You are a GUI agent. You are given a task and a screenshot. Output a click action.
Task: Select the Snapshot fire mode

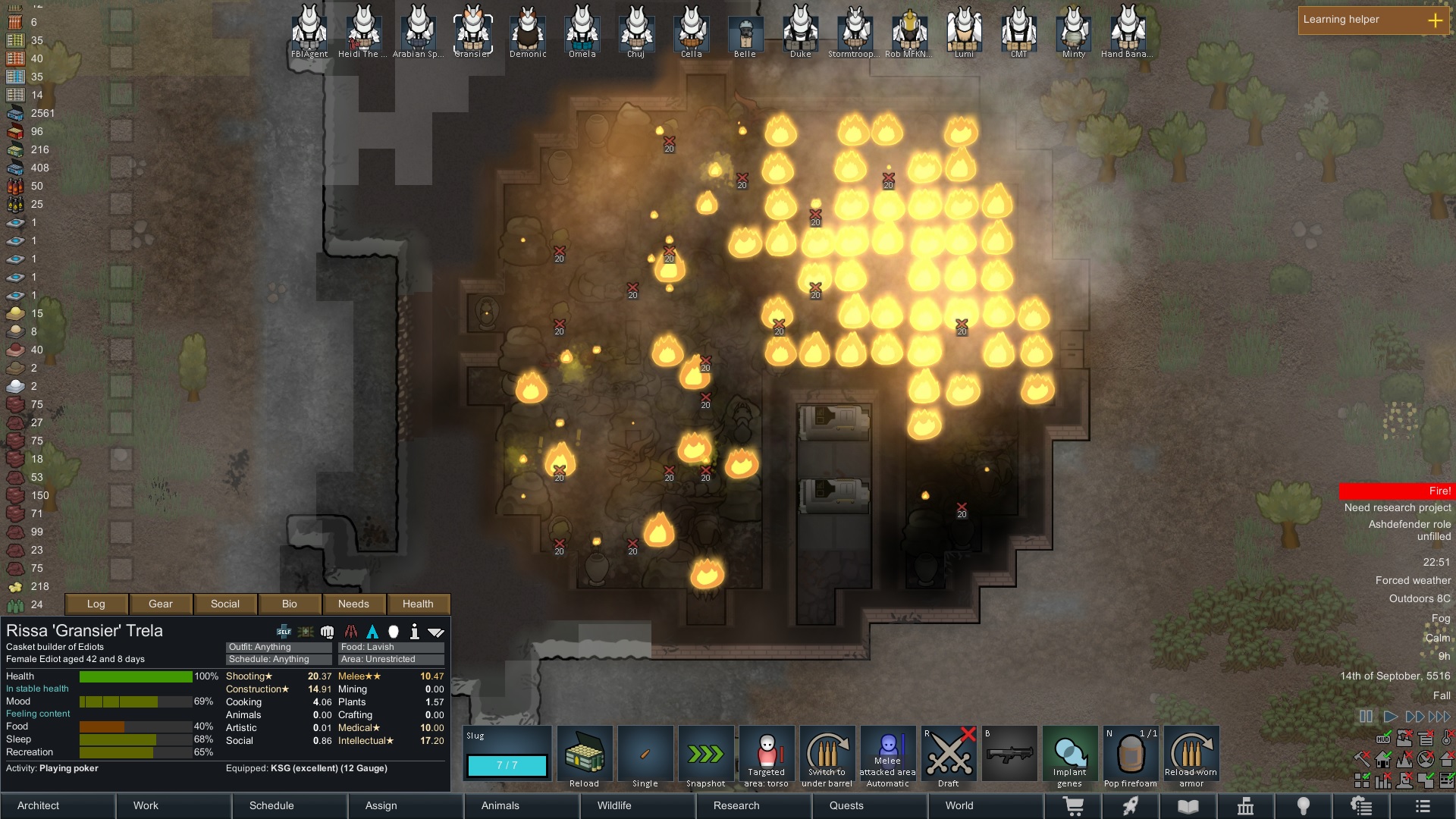[x=706, y=757]
